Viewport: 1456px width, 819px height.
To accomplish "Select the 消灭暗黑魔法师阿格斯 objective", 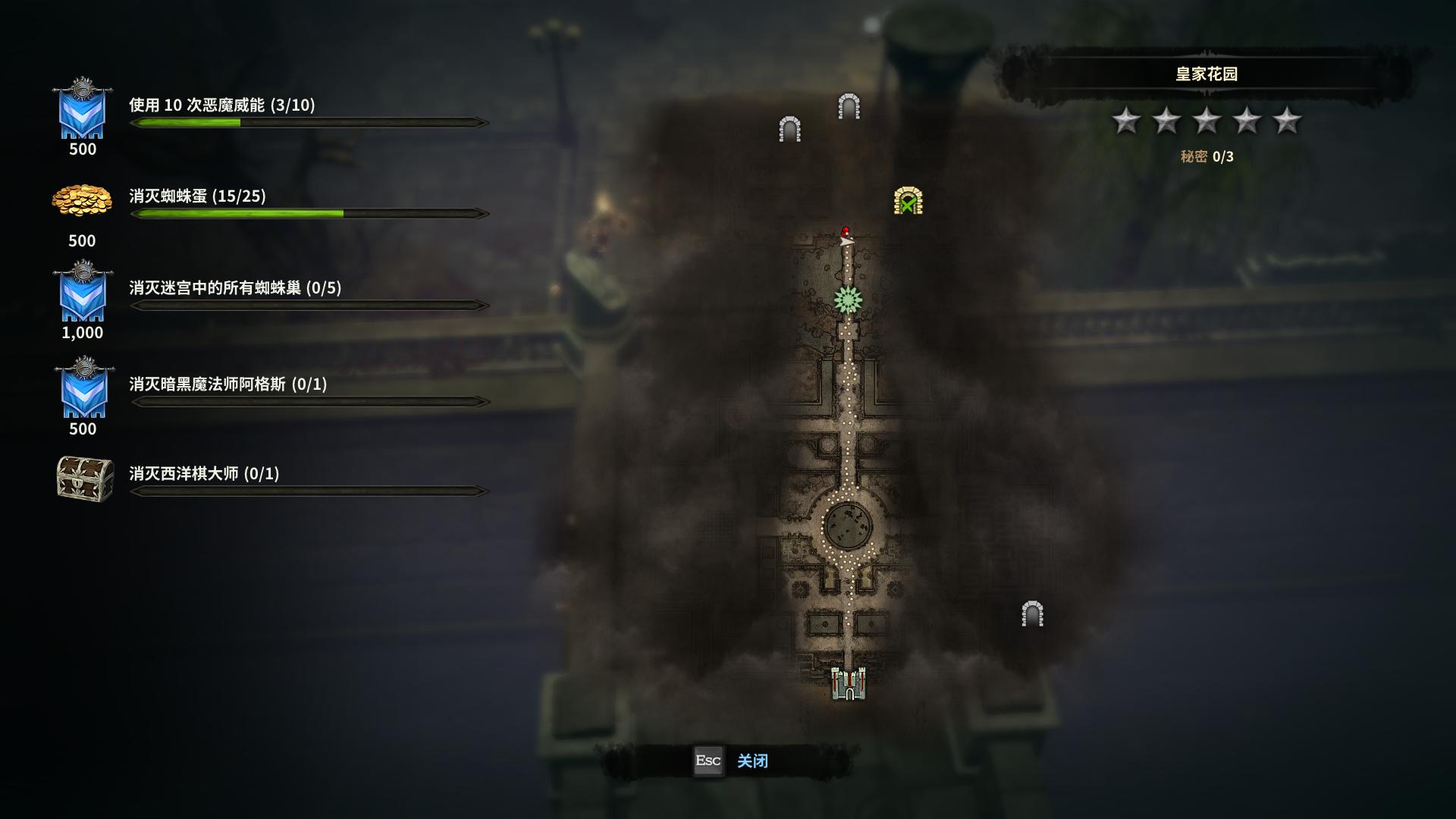I will pos(227,384).
